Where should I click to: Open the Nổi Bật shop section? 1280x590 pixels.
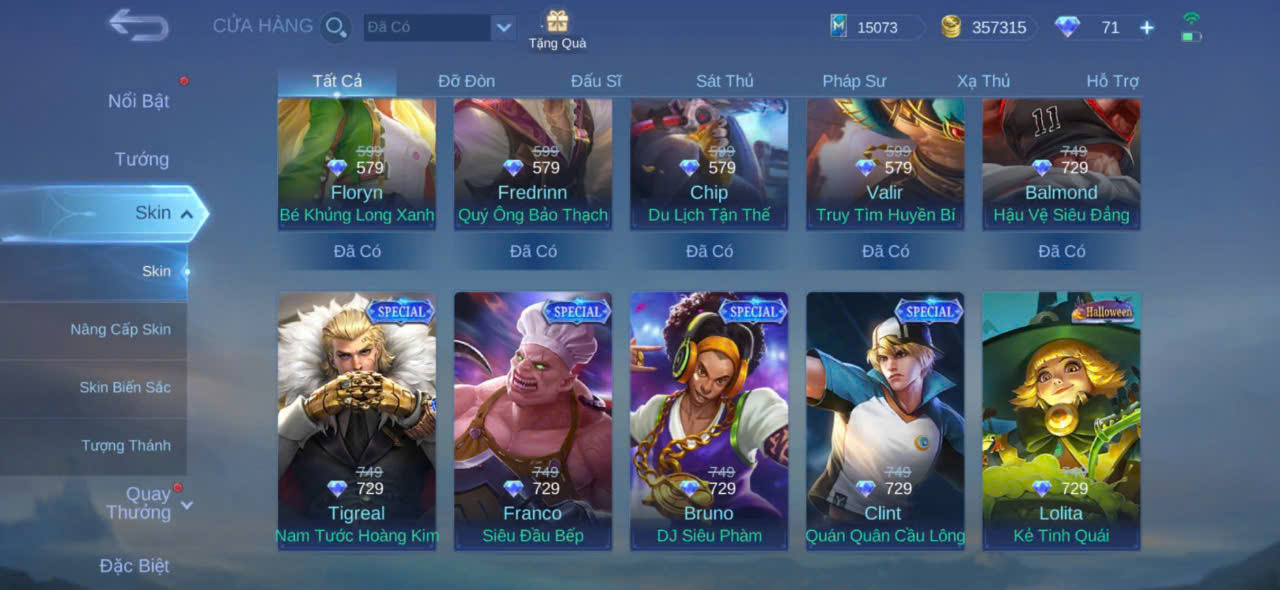point(138,101)
